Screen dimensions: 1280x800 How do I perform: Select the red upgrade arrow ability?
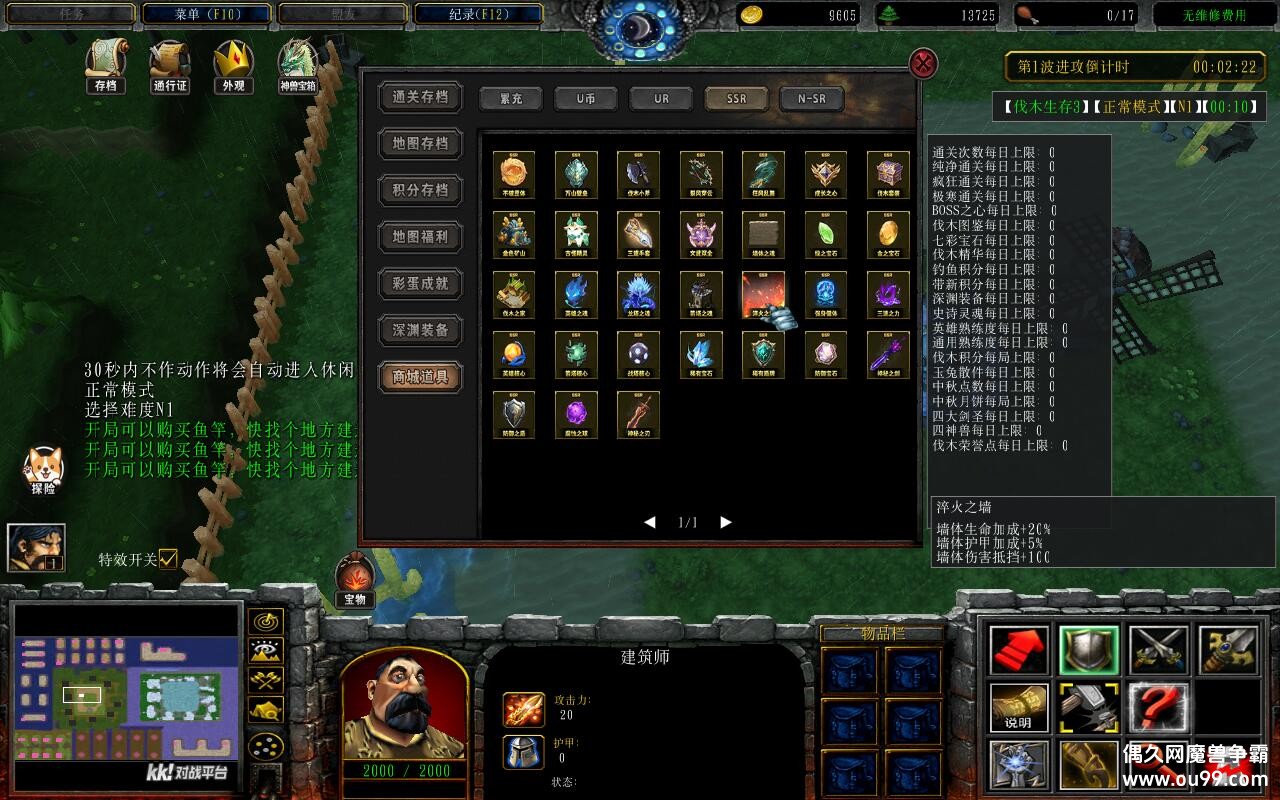pos(1018,648)
